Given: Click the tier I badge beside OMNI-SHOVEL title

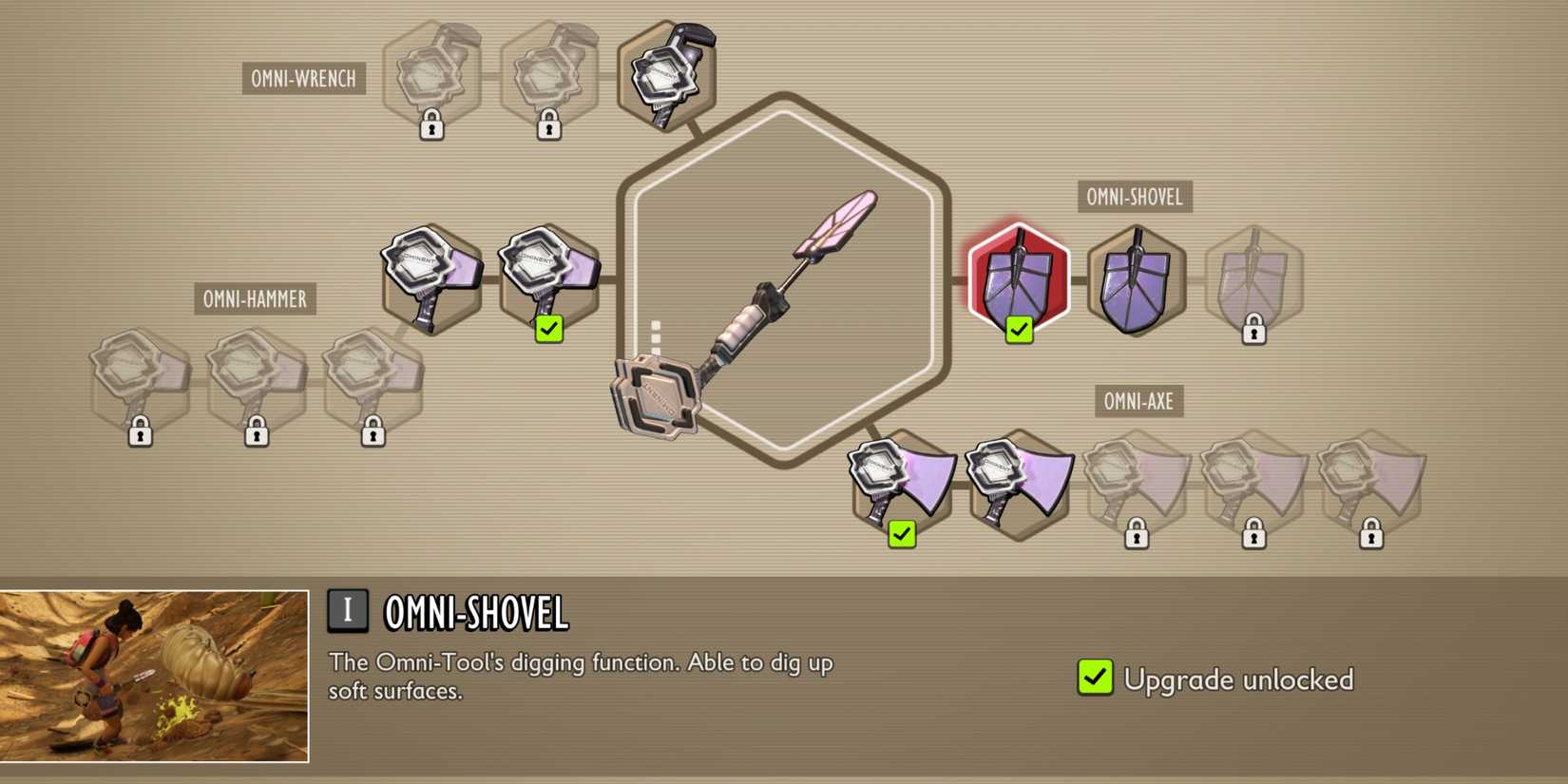Looking at the screenshot, I should click(x=348, y=611).
